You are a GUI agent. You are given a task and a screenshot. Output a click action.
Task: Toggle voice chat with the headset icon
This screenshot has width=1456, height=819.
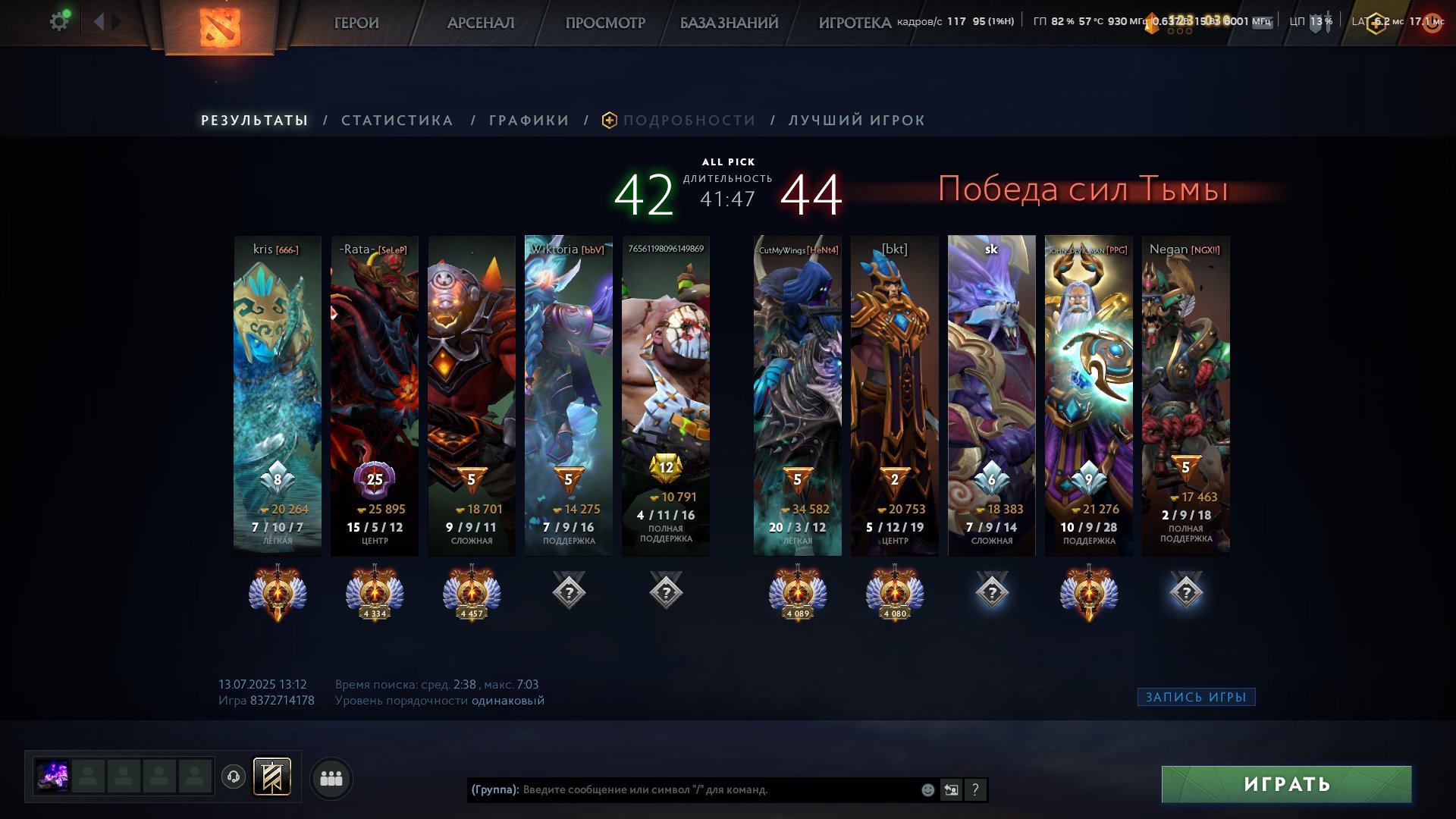pyautogui.click(x=234, y=777)
